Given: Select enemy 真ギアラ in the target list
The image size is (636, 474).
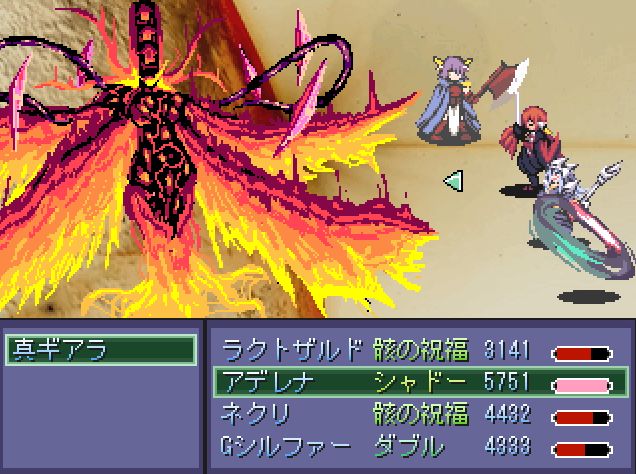Looking at the screenshot, I should tap(100, 350).
